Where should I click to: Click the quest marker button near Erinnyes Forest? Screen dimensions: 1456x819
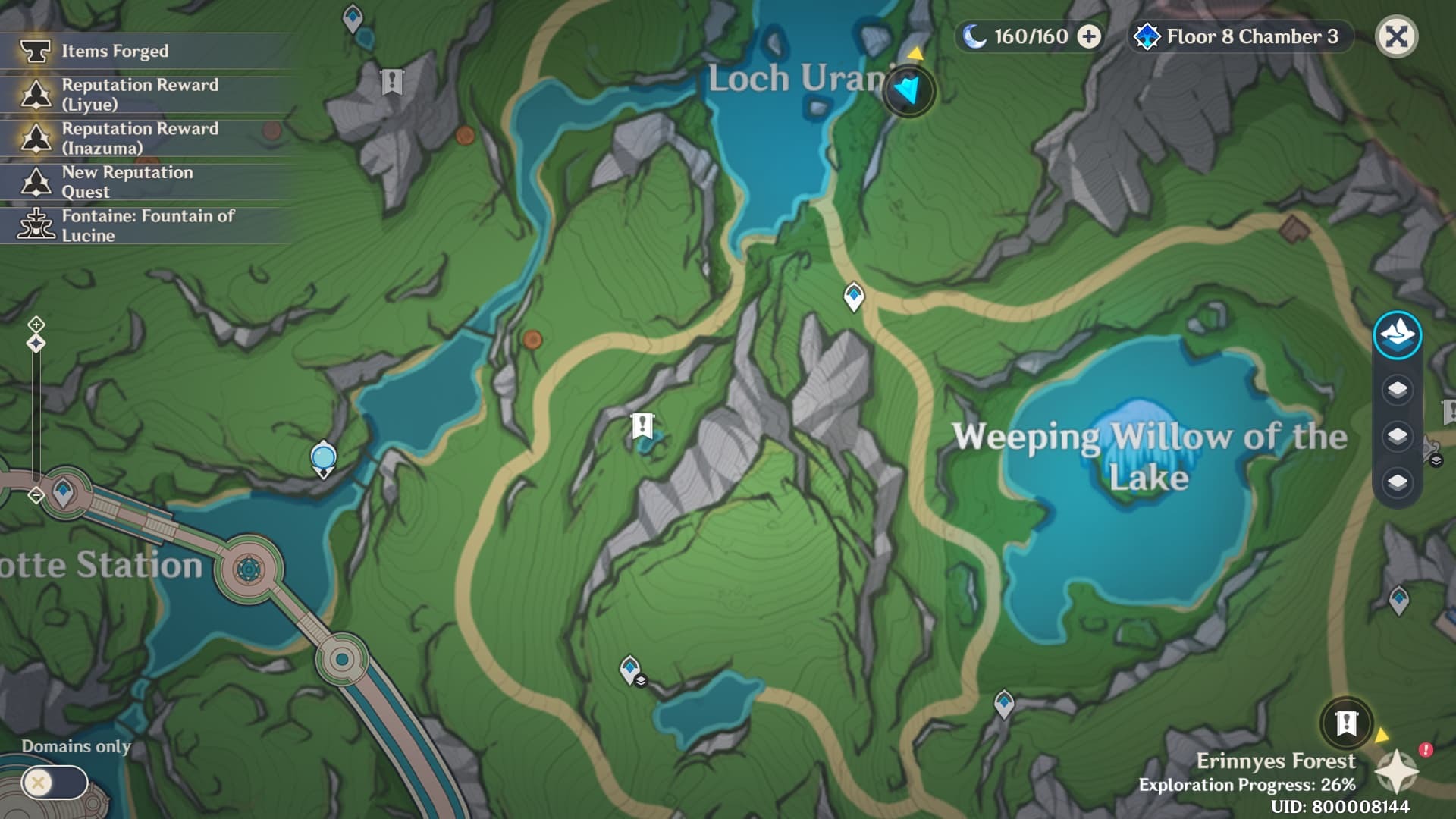coord(1346,723)
